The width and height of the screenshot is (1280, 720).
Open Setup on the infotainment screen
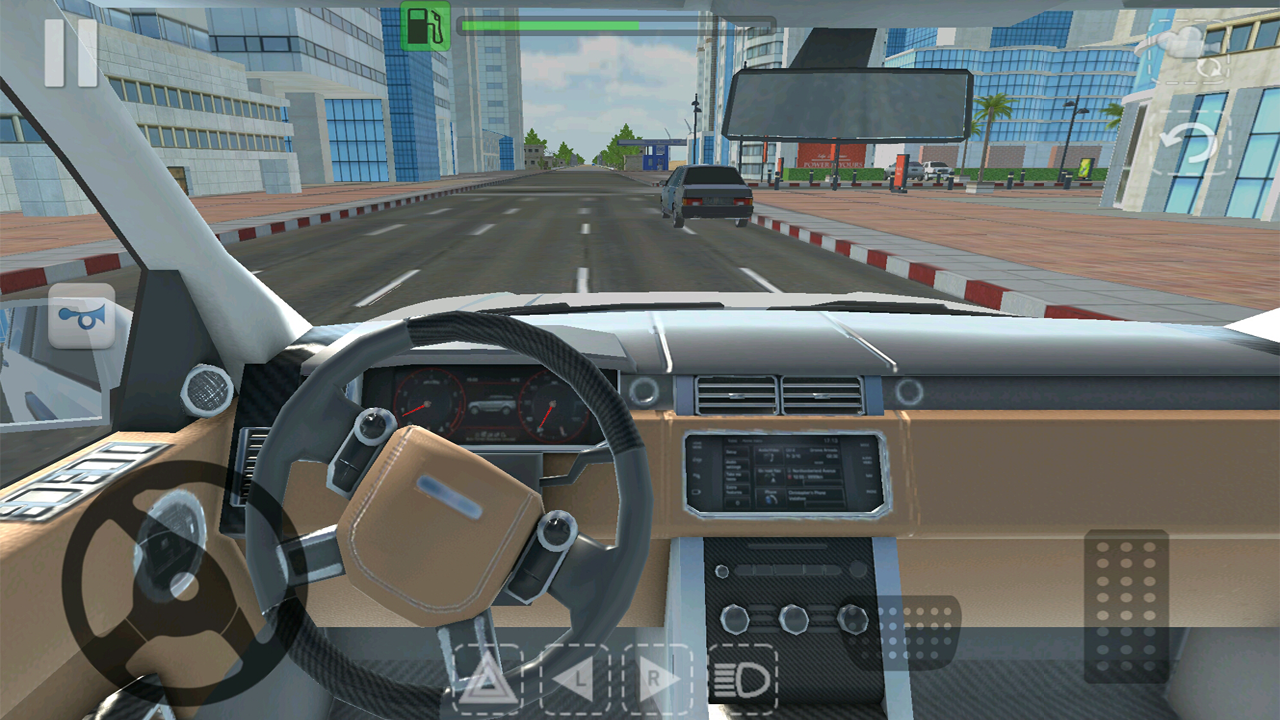click(x=737, y=451)
